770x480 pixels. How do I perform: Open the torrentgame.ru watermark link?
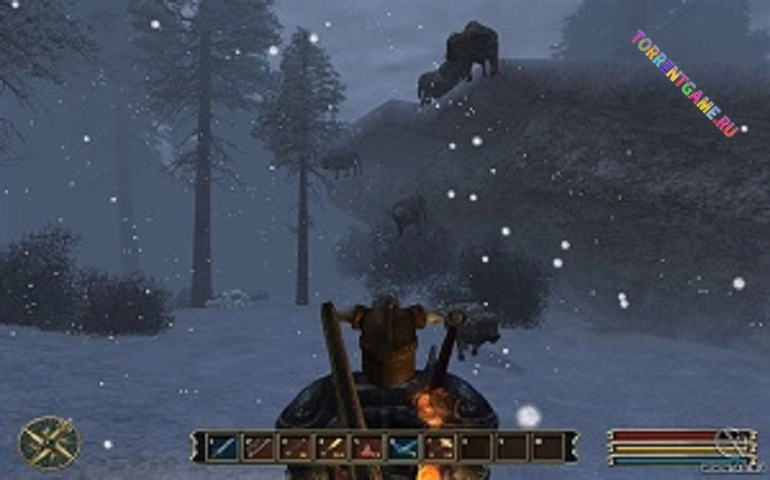tap(685, 83)
